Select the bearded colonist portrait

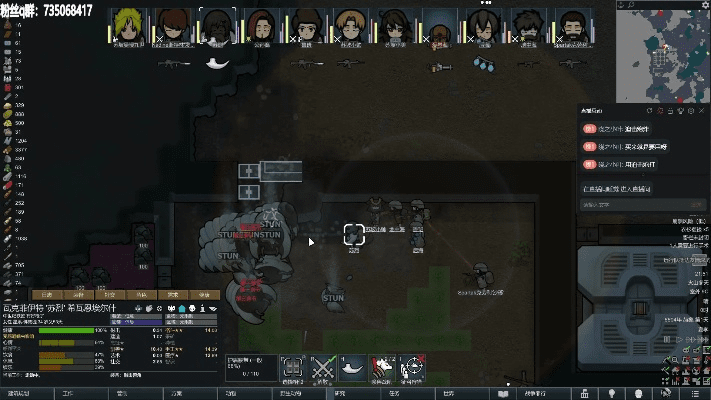tap(571, 26)
